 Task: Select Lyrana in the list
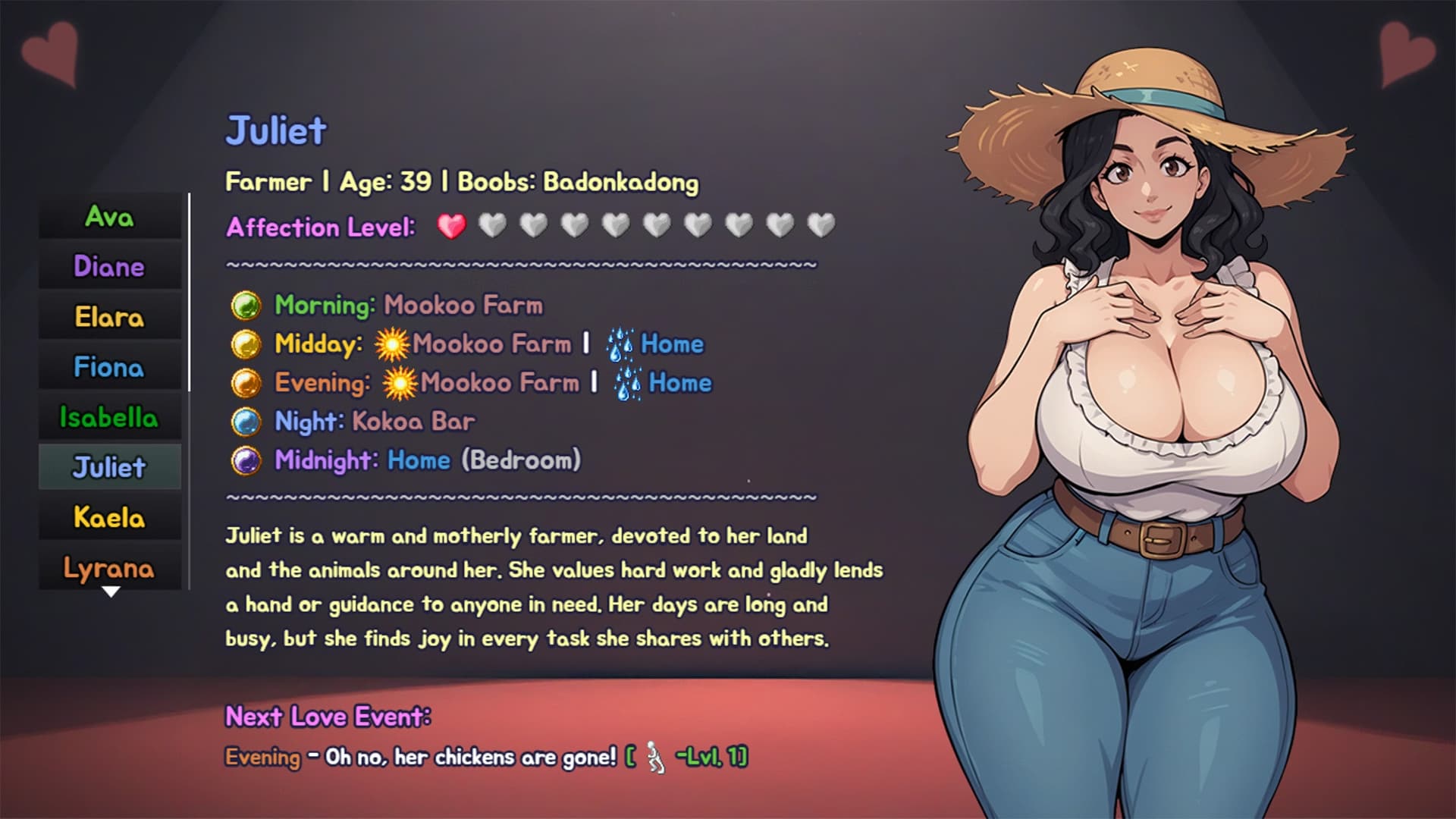click(x=109, y=567)
